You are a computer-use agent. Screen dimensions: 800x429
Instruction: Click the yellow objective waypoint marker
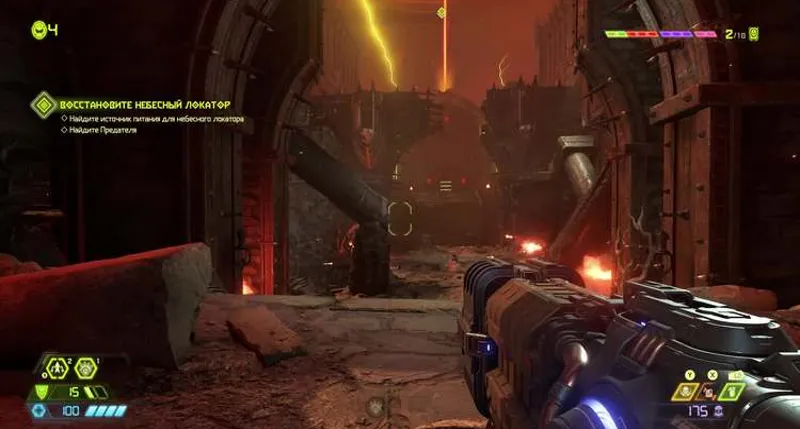441,12
